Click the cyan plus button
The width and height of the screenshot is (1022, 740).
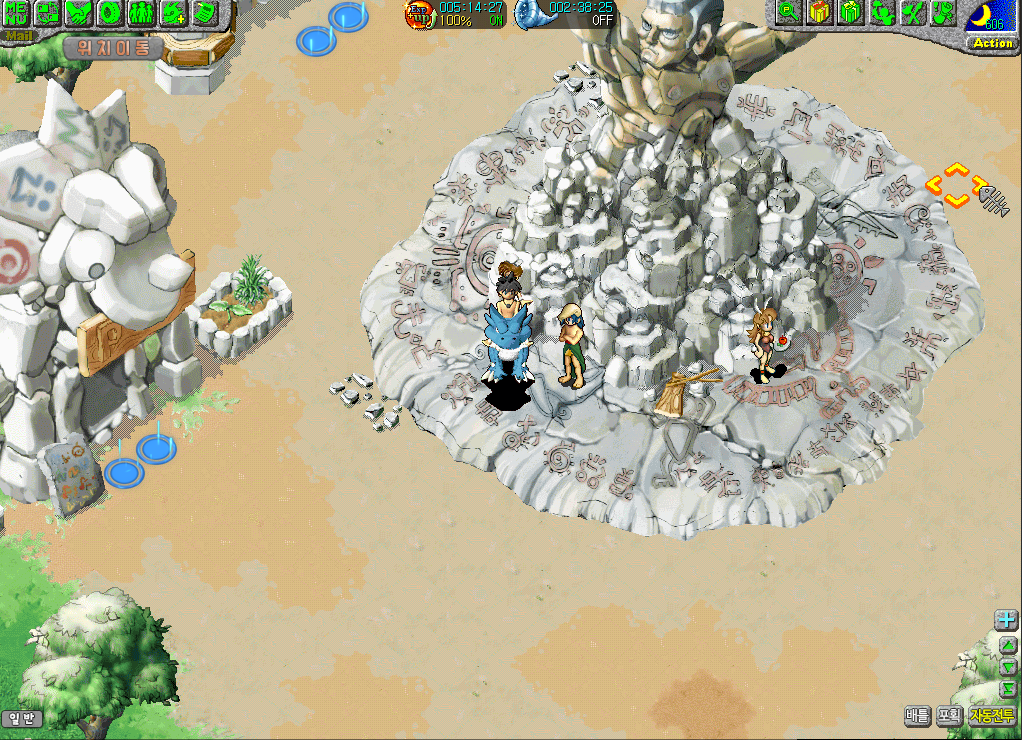[1006, 620]
